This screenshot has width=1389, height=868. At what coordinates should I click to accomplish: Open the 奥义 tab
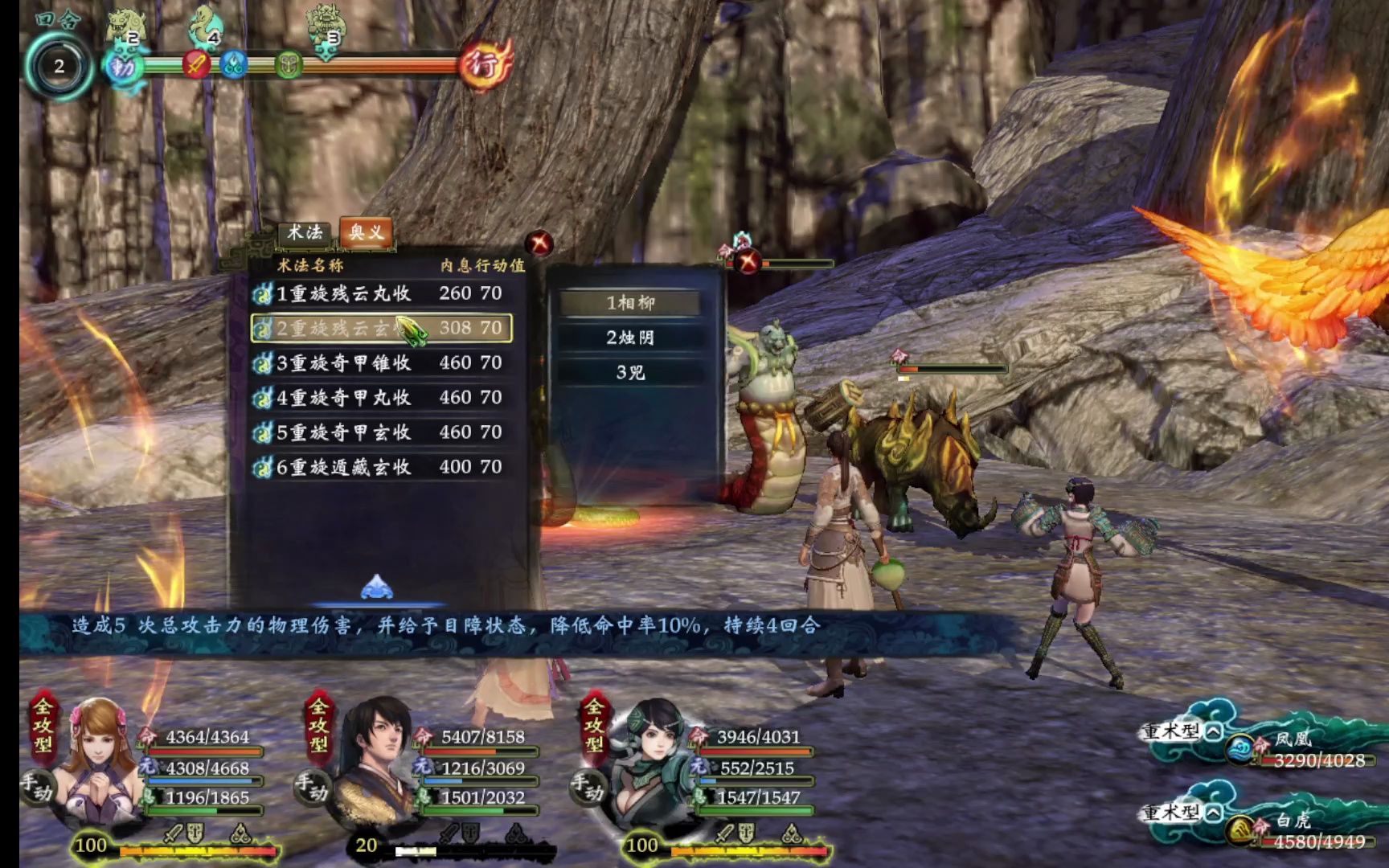(366, 233)
